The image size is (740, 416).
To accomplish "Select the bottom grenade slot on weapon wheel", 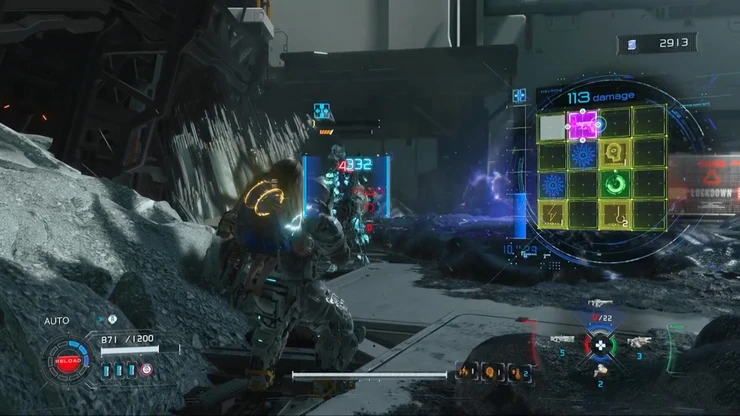I will pyautogui.click(x=600, y=371).
